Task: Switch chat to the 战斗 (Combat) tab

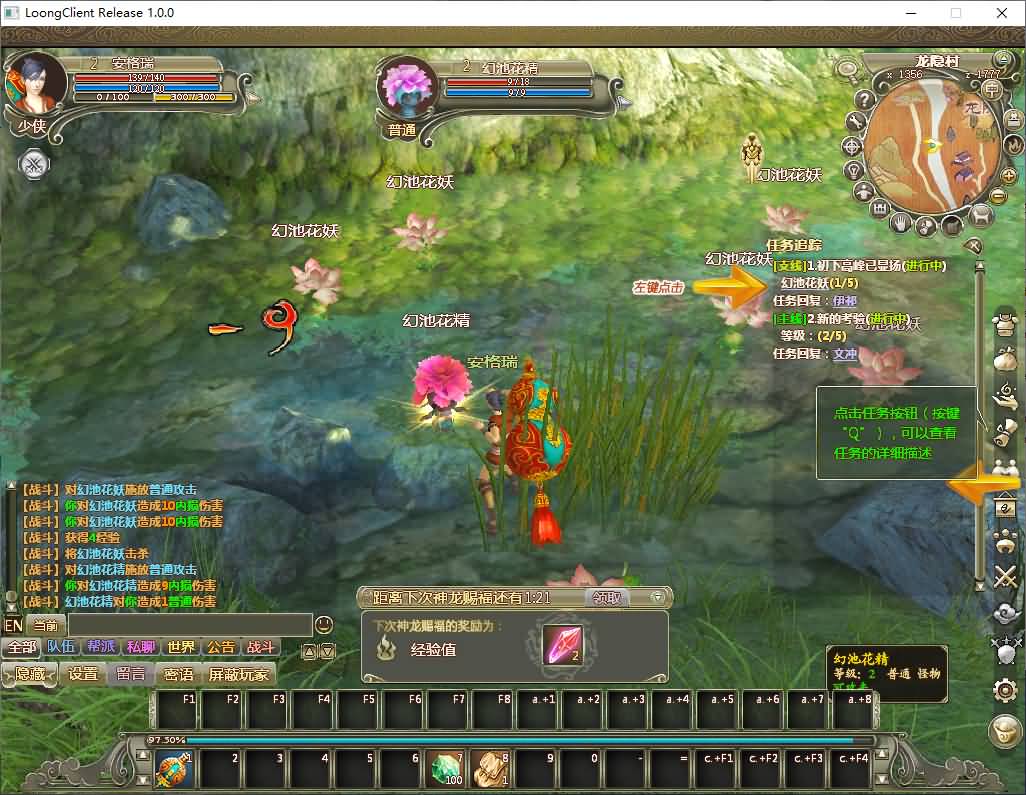Action: click(x=260, y=647)
